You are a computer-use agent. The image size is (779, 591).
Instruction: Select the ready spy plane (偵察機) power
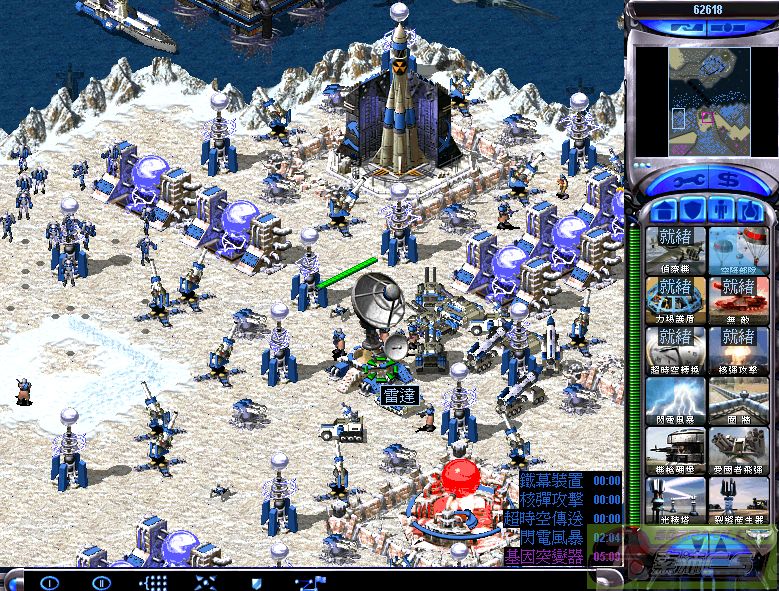click(x=675, y=250)
